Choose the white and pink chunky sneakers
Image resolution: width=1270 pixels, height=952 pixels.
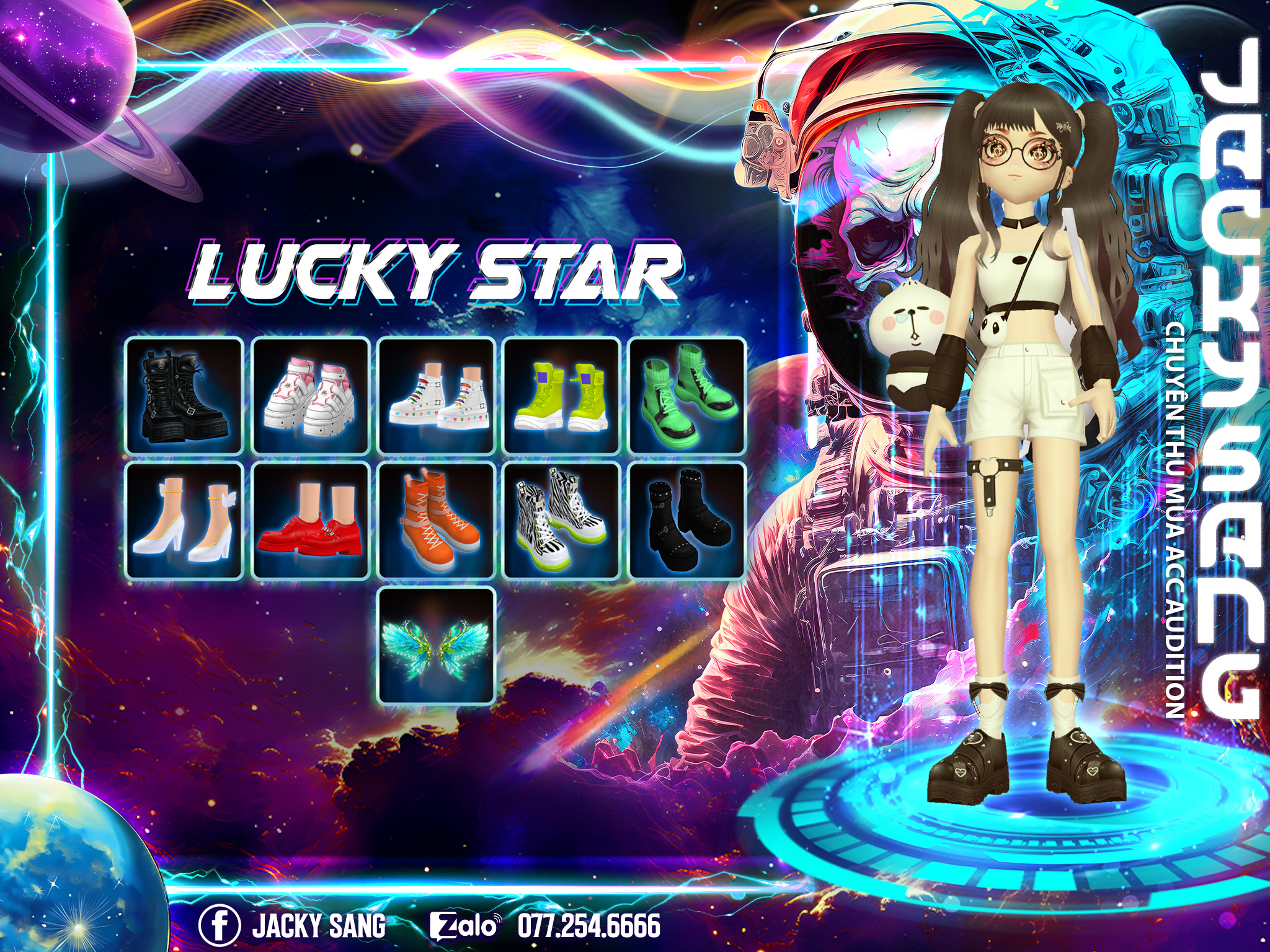[311, 396]
